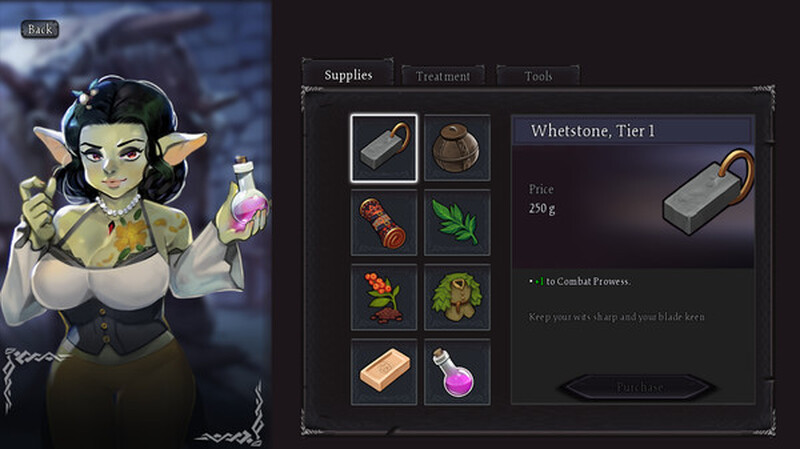Switch to the Supplies tab
Viewport: 800px width, 449px height.
pos(347,74)
